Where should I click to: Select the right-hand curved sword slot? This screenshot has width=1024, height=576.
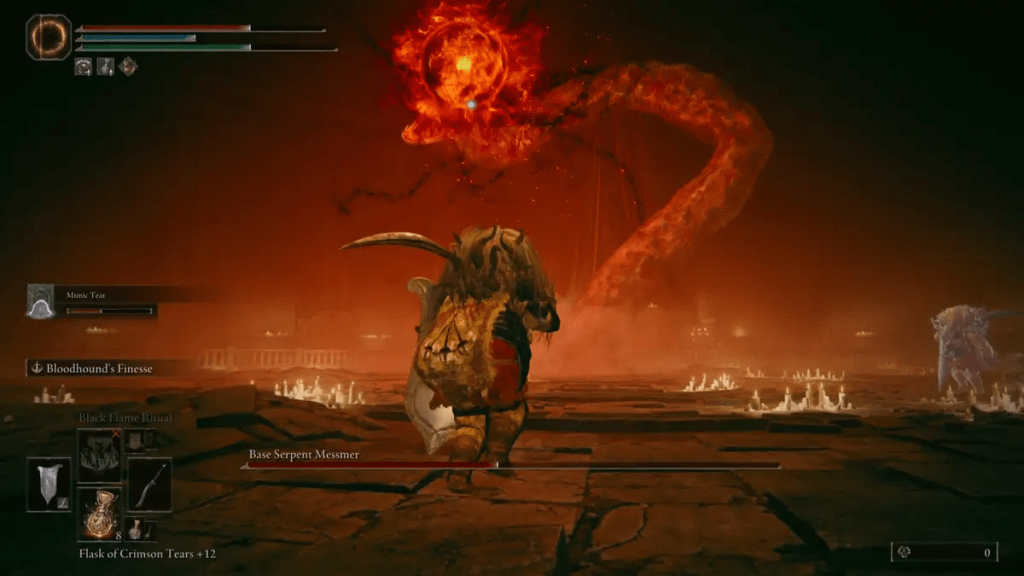pyautogui.click(x=150, y=485)
